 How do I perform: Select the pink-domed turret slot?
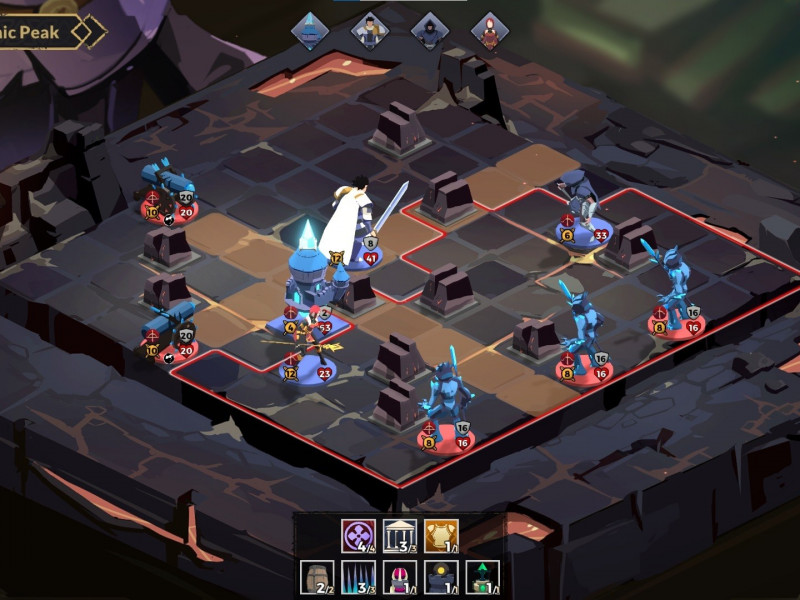pyautogui.click(x=399, y=577)
